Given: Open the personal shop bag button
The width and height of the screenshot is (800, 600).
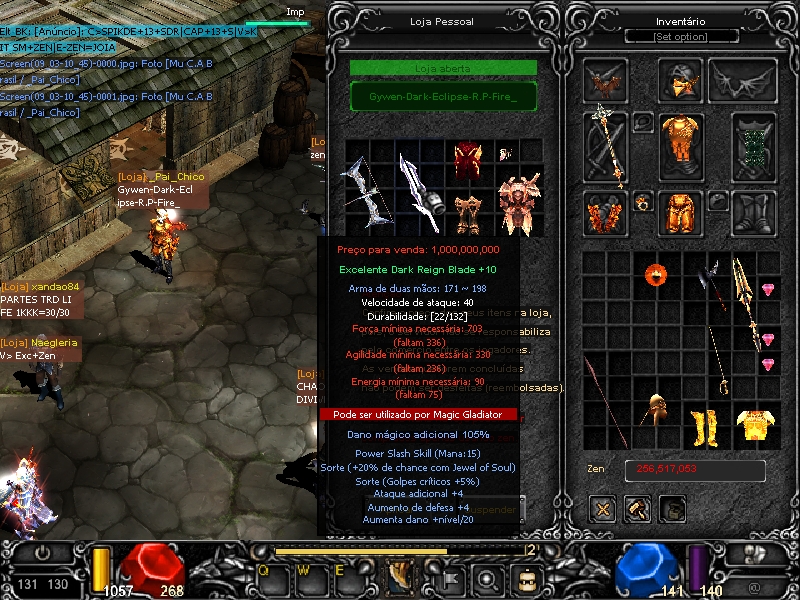Looking at the screenshot, I should pos(672,509).
